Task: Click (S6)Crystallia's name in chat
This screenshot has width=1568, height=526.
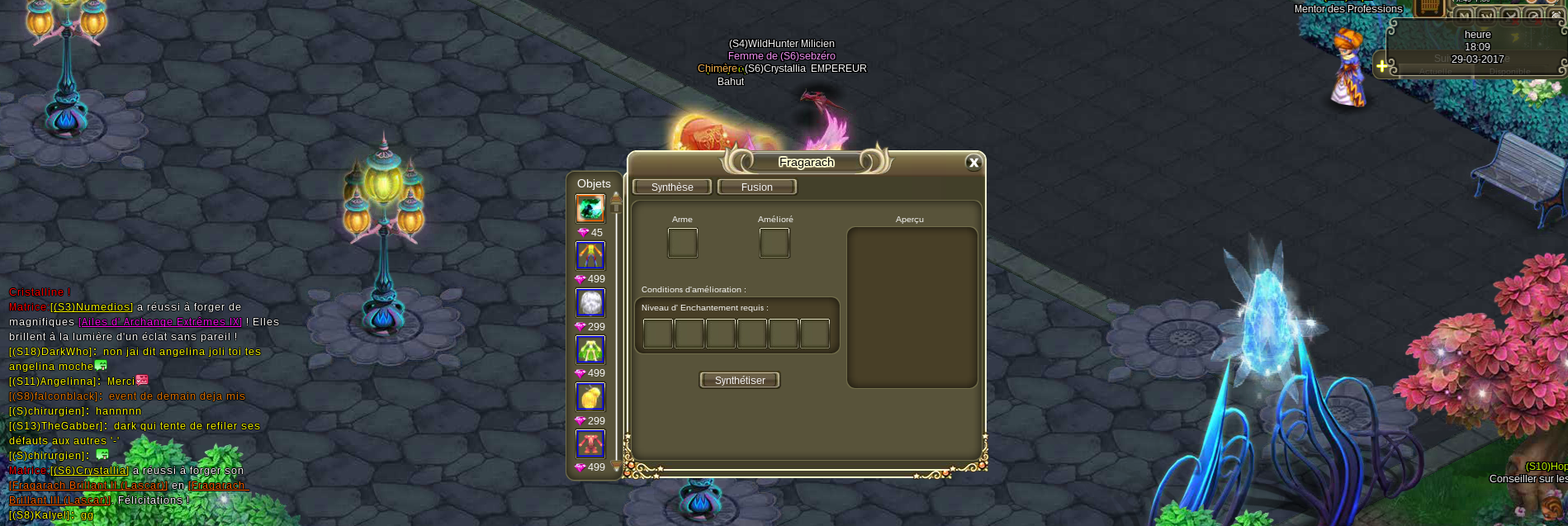Action: pyautogui.click(x=90, y=471)
